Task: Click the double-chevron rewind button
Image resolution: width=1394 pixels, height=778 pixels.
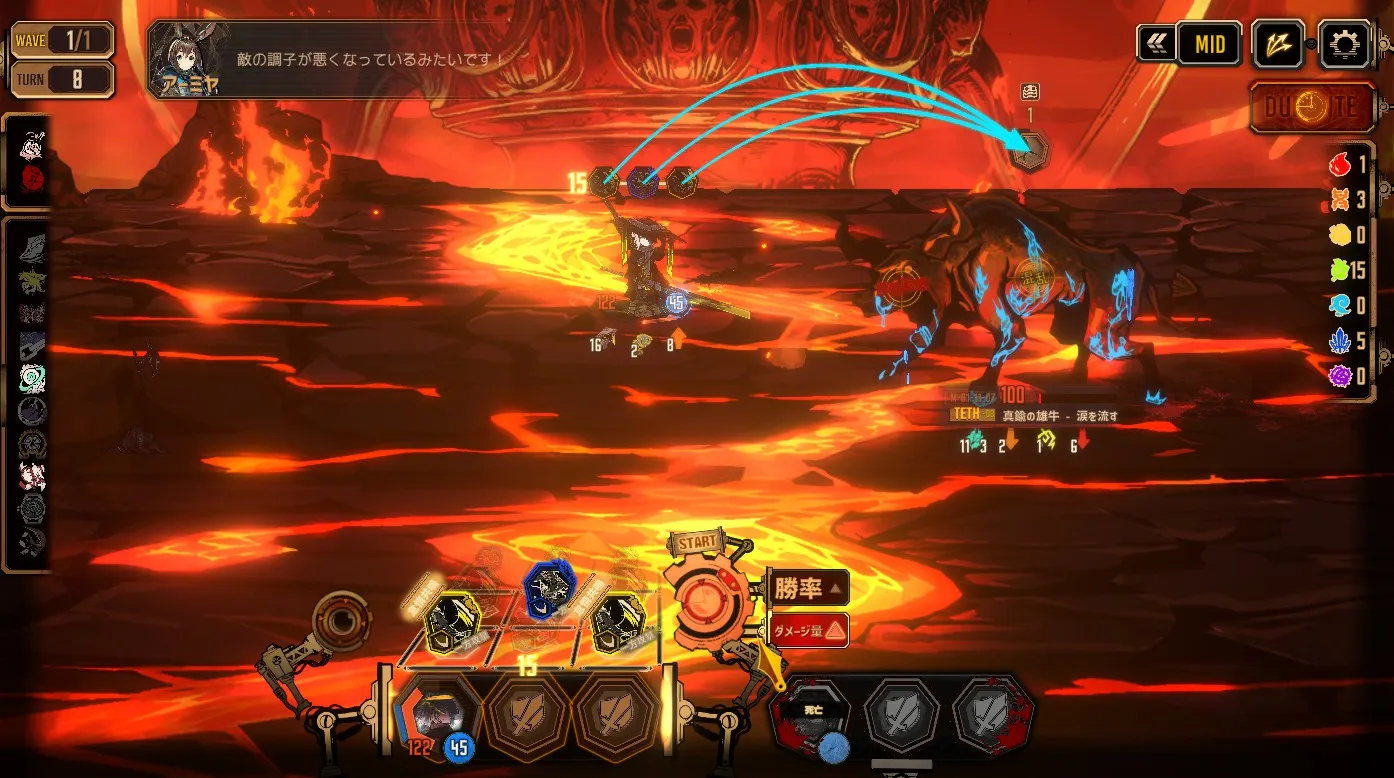Action: (1156, 45)
